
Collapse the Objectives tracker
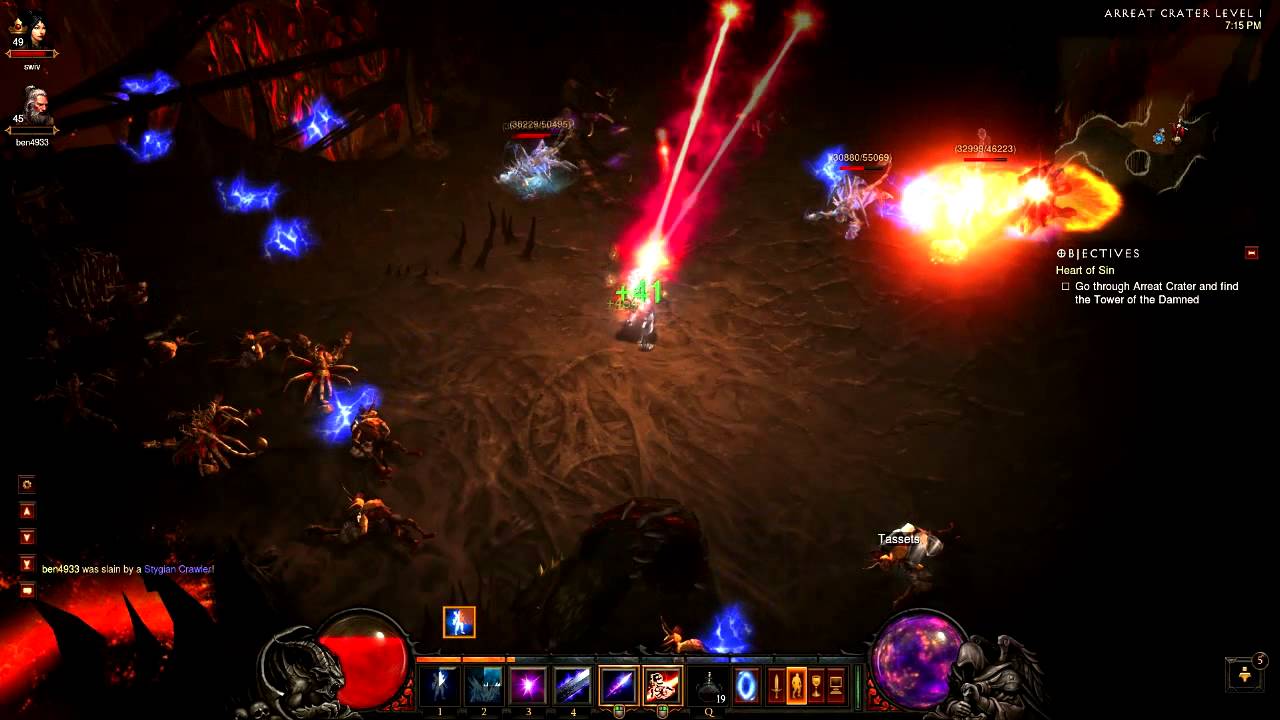(x=1251, y=253)
